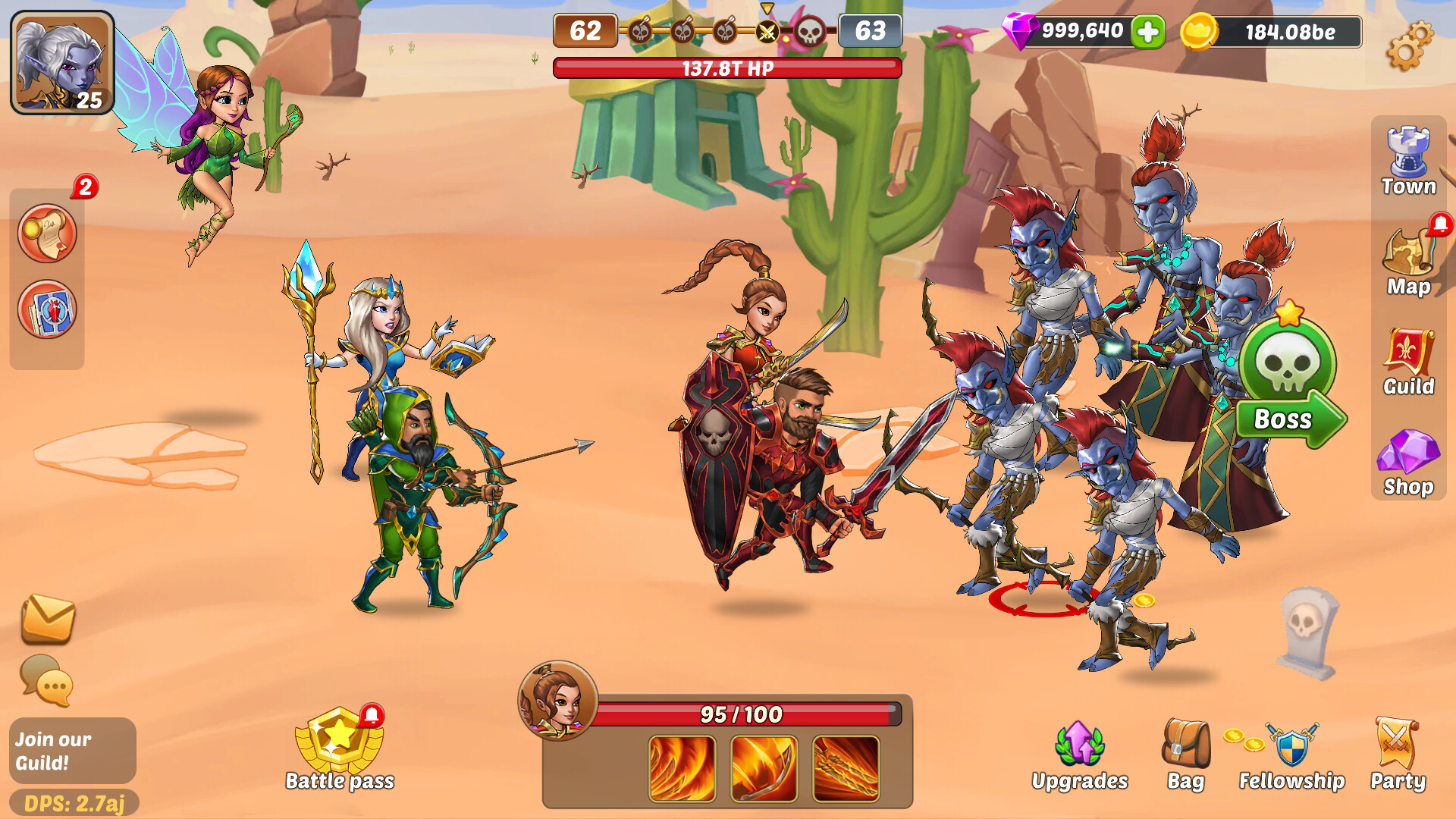This screenshot has width=1456, height=819.
Task: Activate the first fiery skill ability
Action: 681,768
